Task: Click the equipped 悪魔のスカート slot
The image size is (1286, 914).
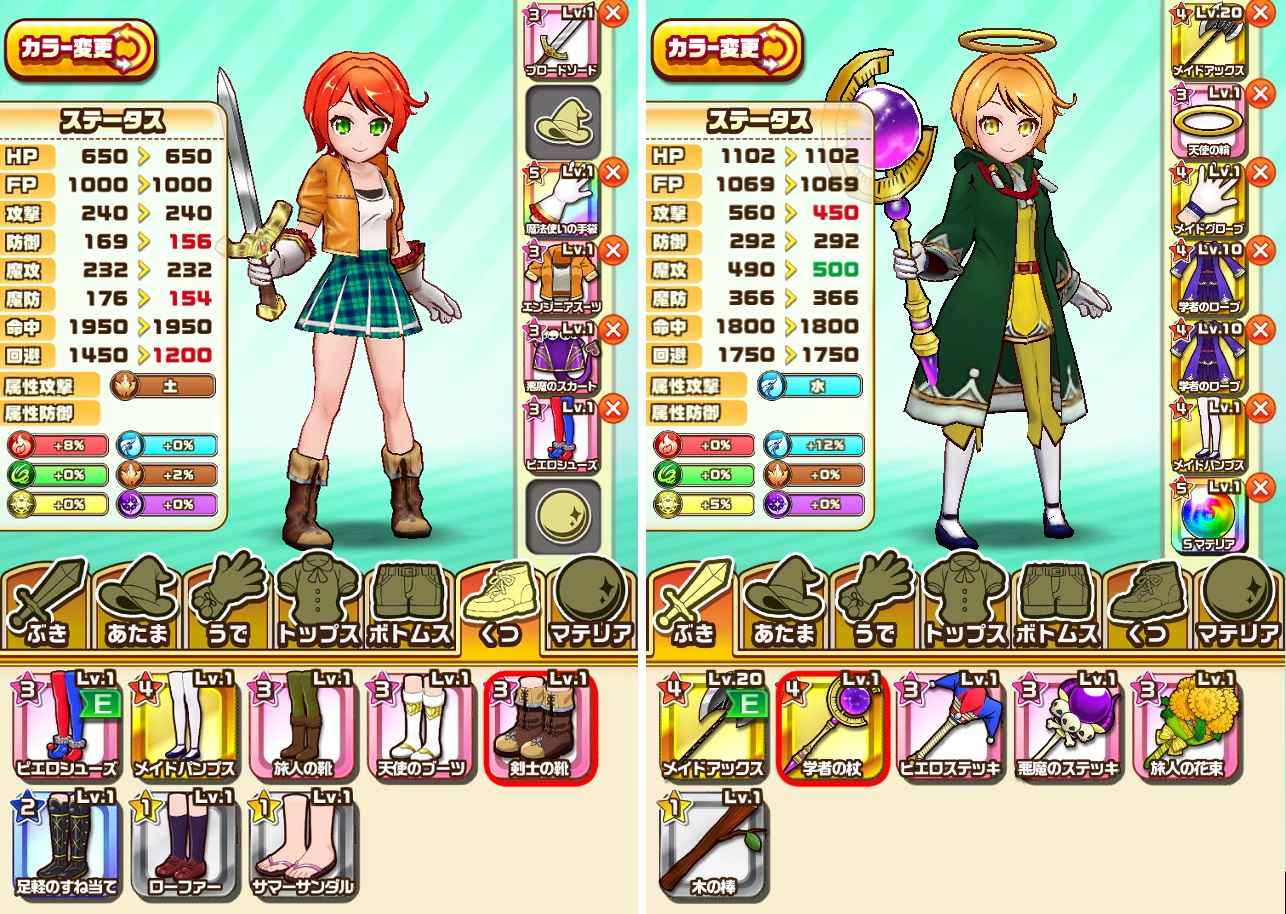Action: click(x=561, y=357)
